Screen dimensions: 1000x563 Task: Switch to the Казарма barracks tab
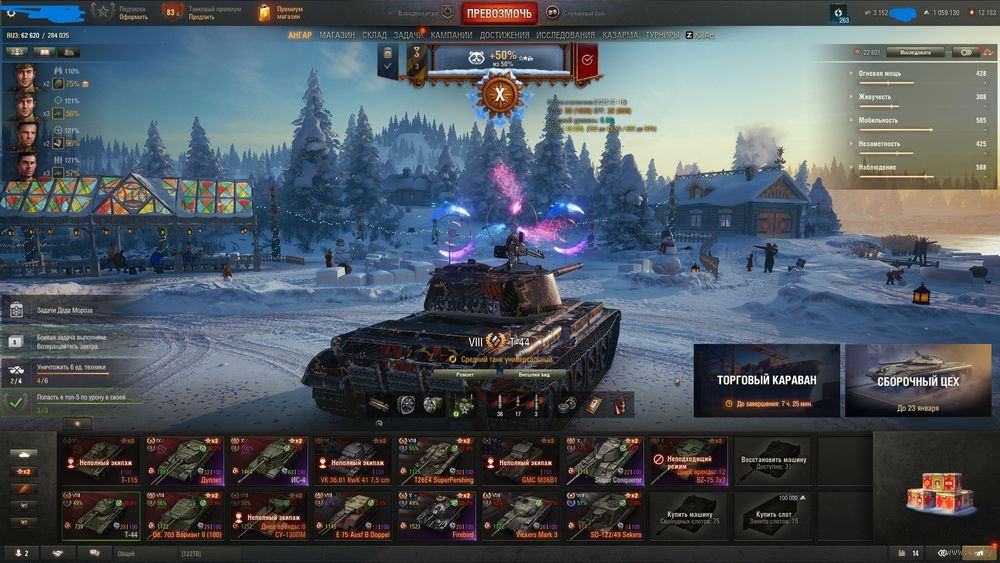pyautogui.click(x=620, y=35)
